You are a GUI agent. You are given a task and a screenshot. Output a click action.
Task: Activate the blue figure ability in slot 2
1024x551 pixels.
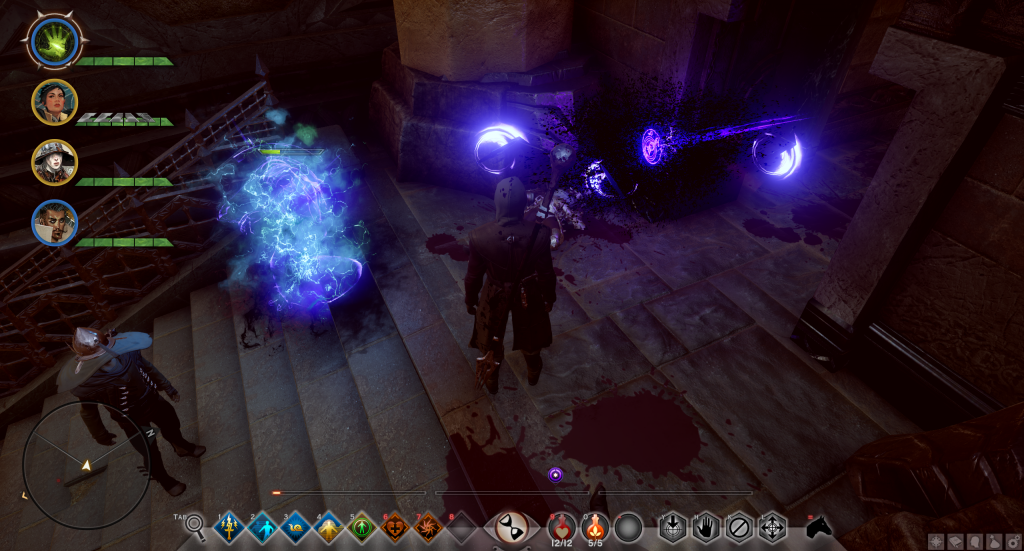[263, 526]
